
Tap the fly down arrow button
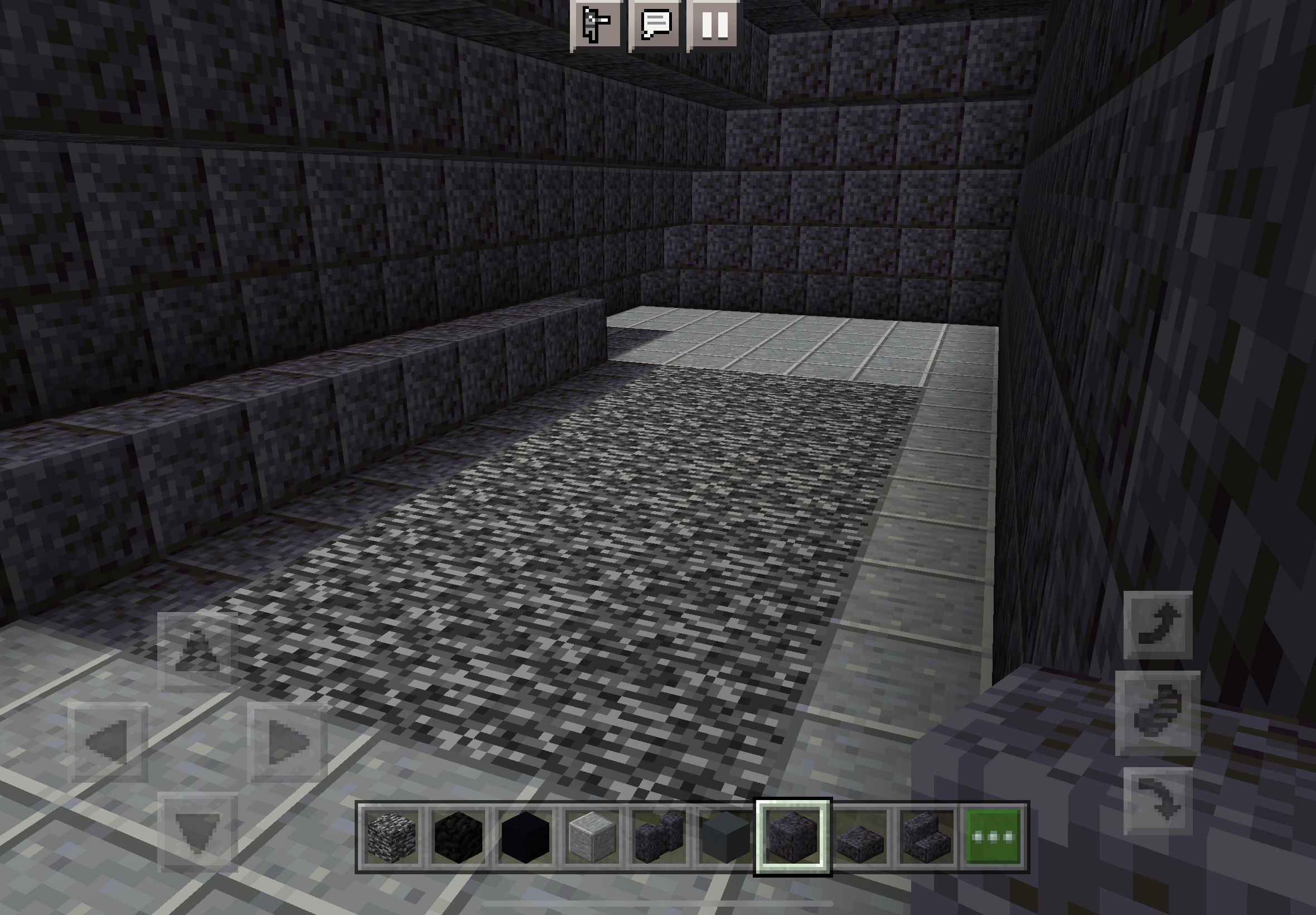(1158, 802)
